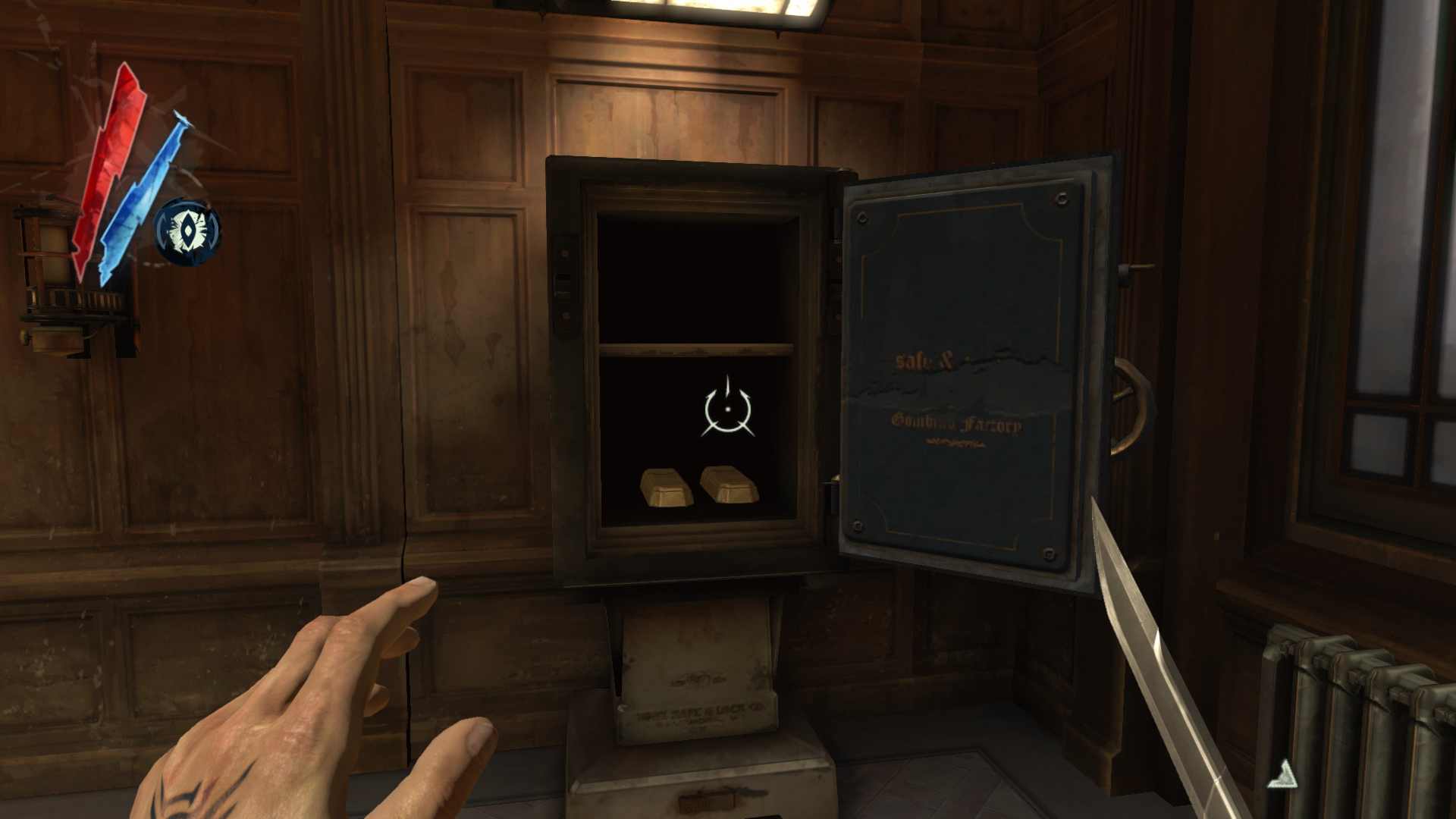Select the Dark Vision power icon
Viewport: 1456px width, 819px height.
pyautogui.click(x=187, y=231)
